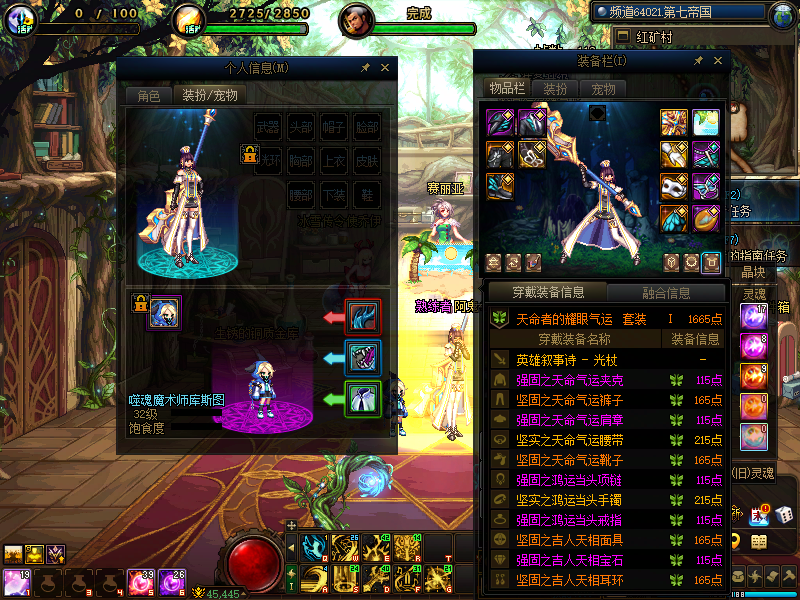
Task: Switch to the 角色 tab
Action: [148, 96]
